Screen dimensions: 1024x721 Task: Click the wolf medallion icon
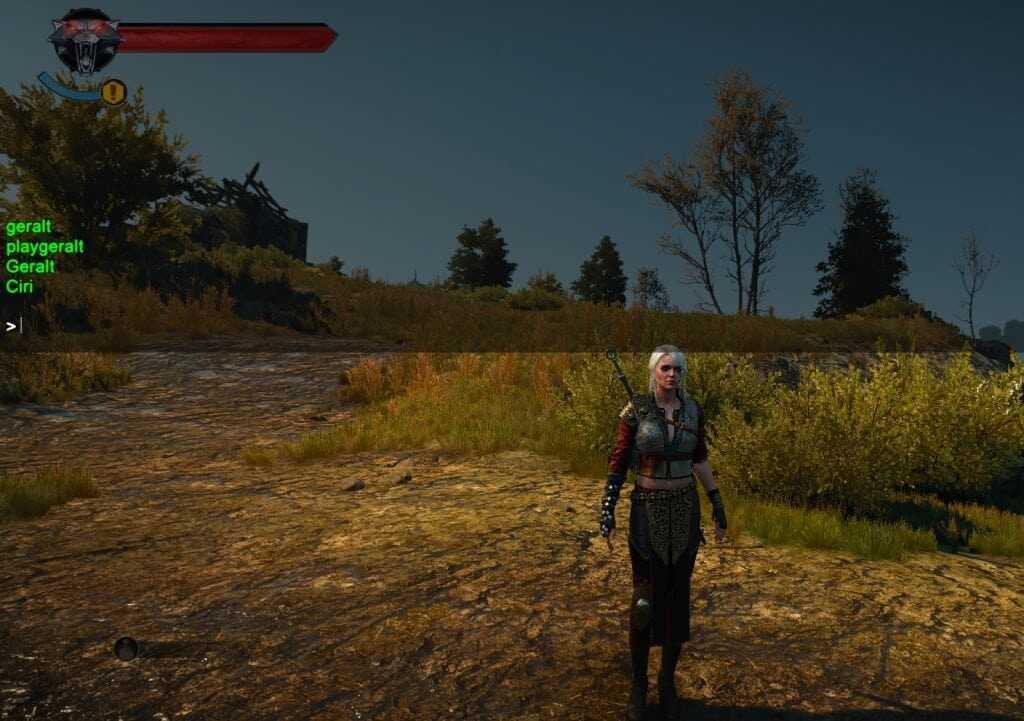click(84, 40)
